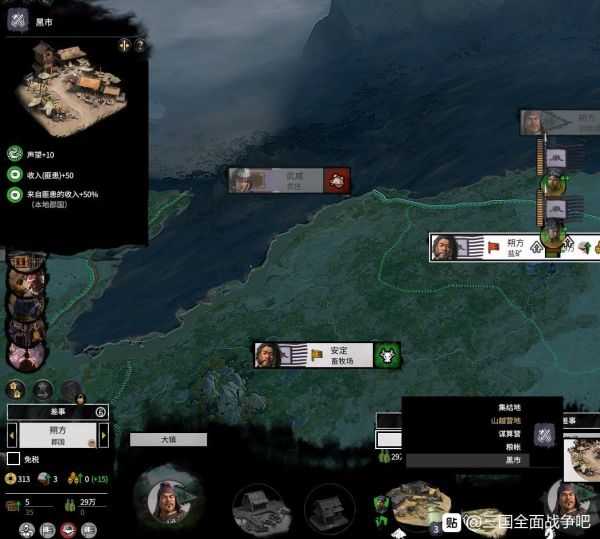Choose 山越营地 from the list
This screenshot has width=600, height=539.
point(510,421)
